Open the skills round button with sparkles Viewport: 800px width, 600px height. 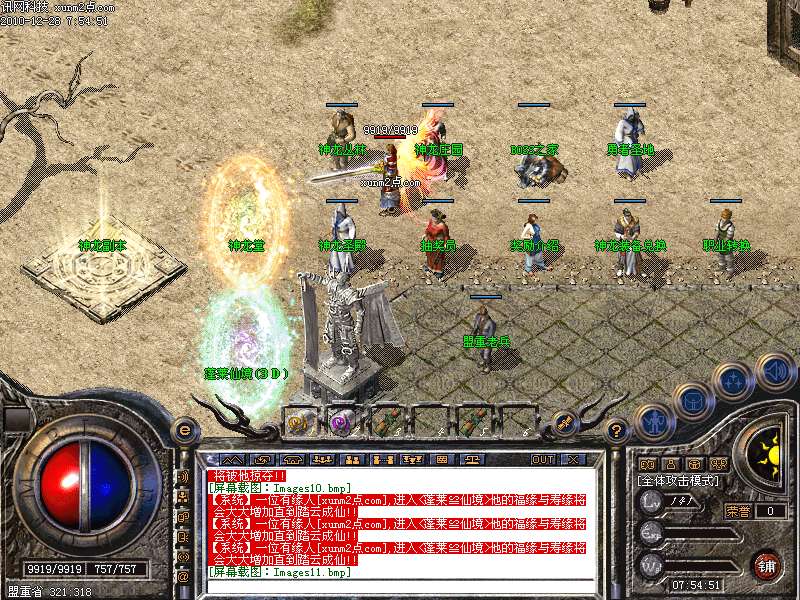click(x=734, y=381)
